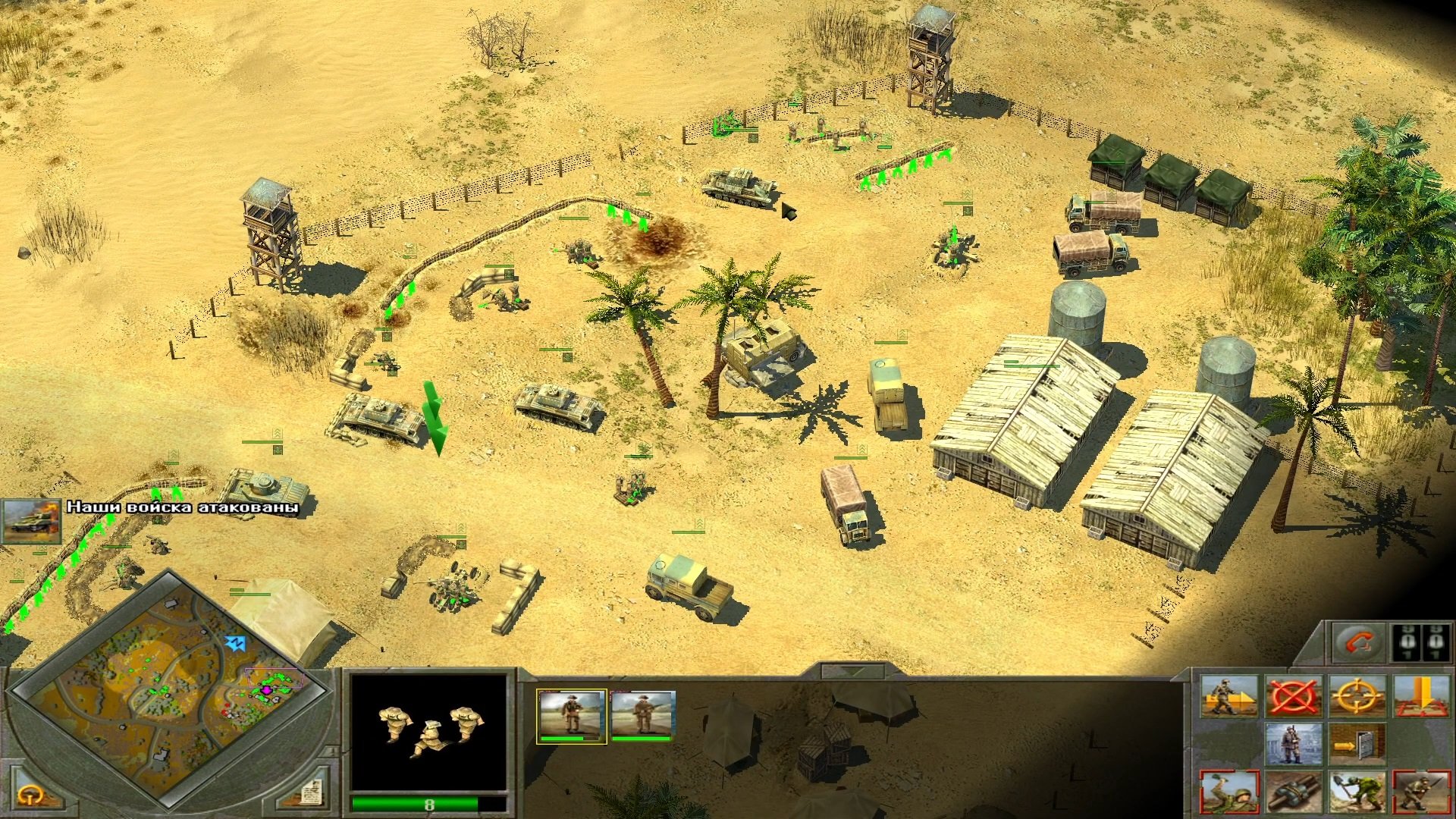Select the second infantry squad portrait
Viewport: 1456px width, 819px height.
643,716
